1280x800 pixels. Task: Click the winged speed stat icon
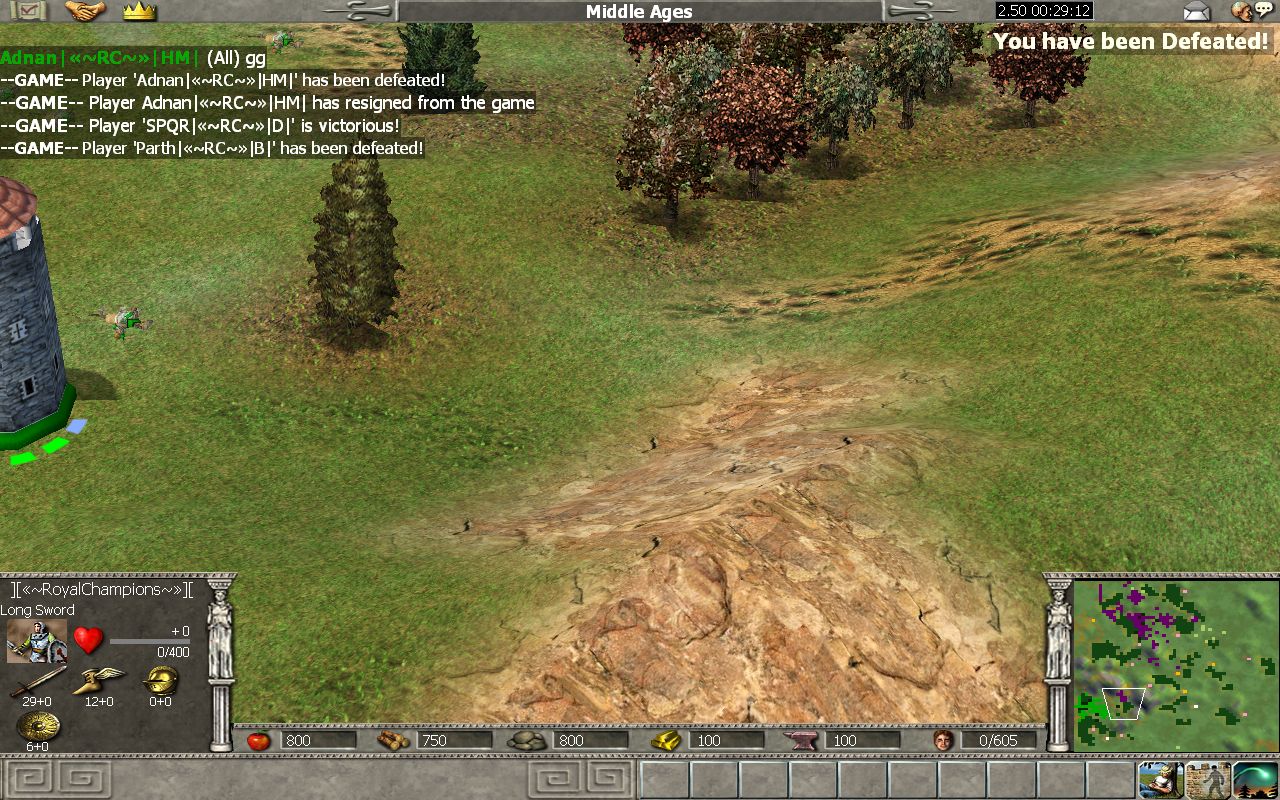click(x=98, y=680)
